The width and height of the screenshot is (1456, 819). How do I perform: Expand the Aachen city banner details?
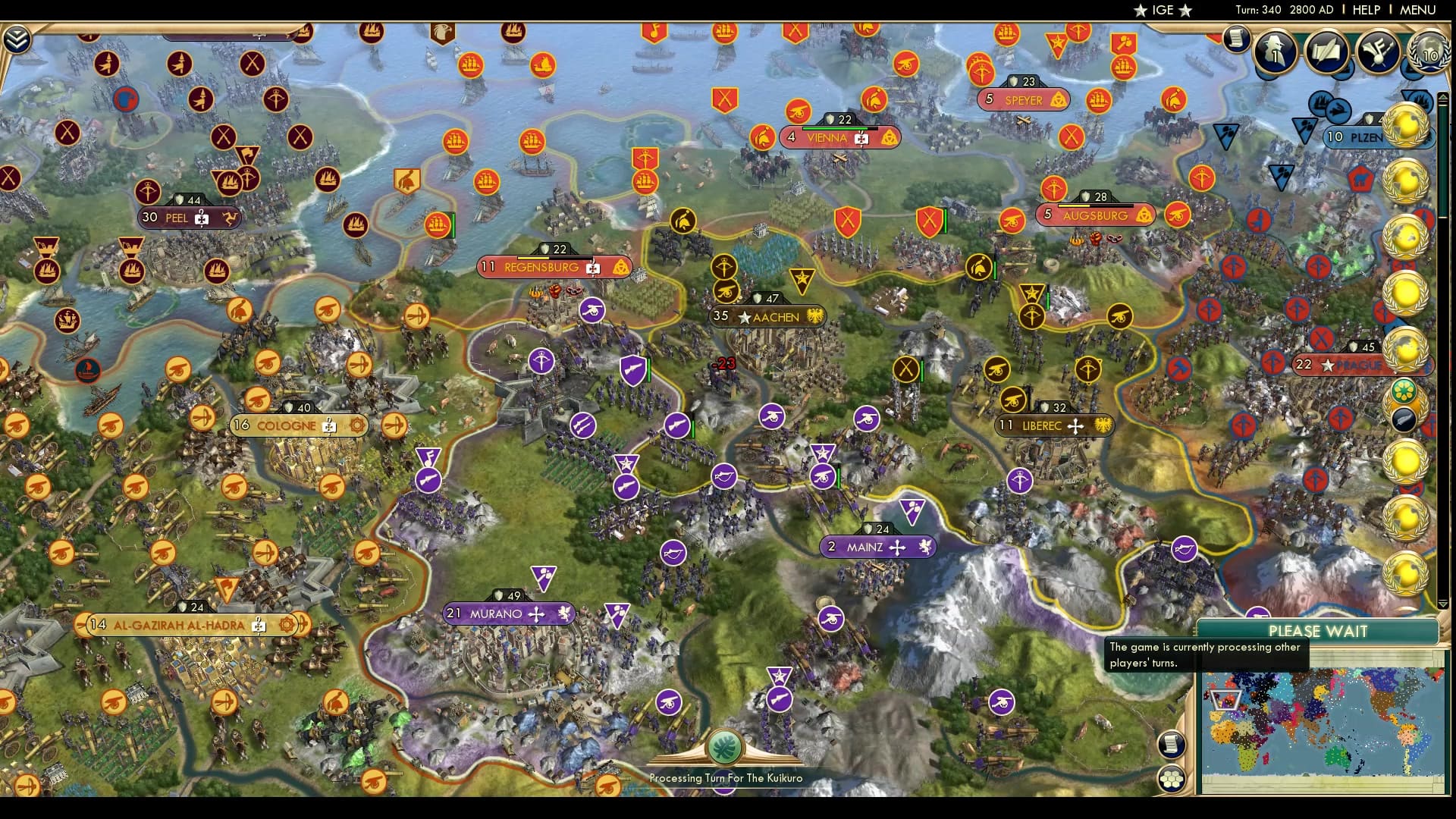point(766,317)
